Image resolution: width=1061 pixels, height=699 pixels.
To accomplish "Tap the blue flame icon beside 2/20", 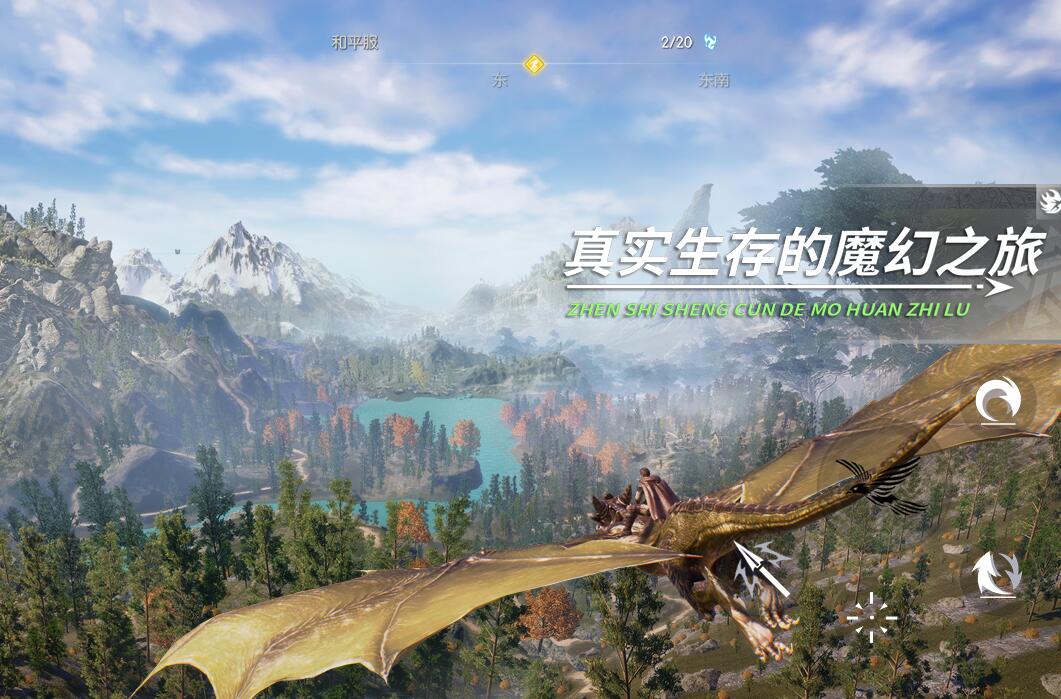I will (710, 42).
